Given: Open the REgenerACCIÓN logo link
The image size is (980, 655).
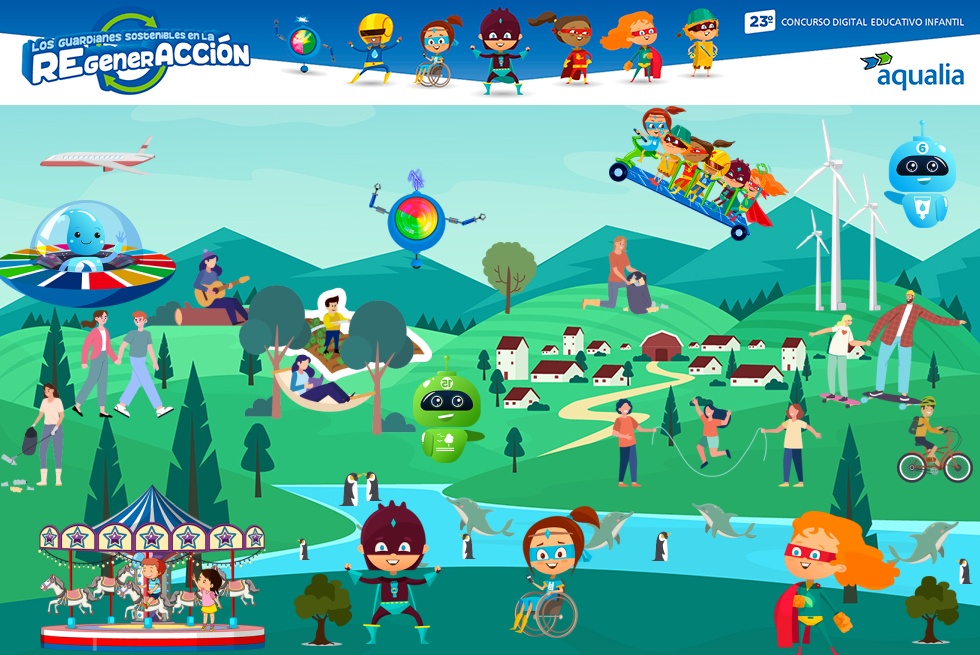Looking at the screenshot, I should click(137, 55).
